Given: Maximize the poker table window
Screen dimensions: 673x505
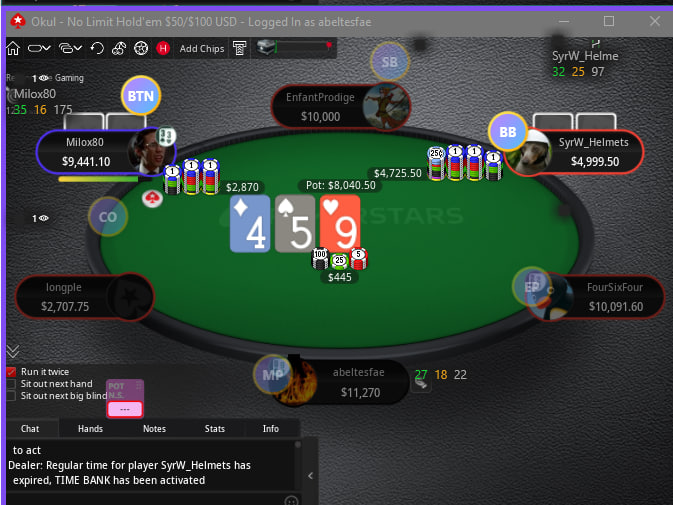Looking at the screenshot, I should click(x=609, y=20).
